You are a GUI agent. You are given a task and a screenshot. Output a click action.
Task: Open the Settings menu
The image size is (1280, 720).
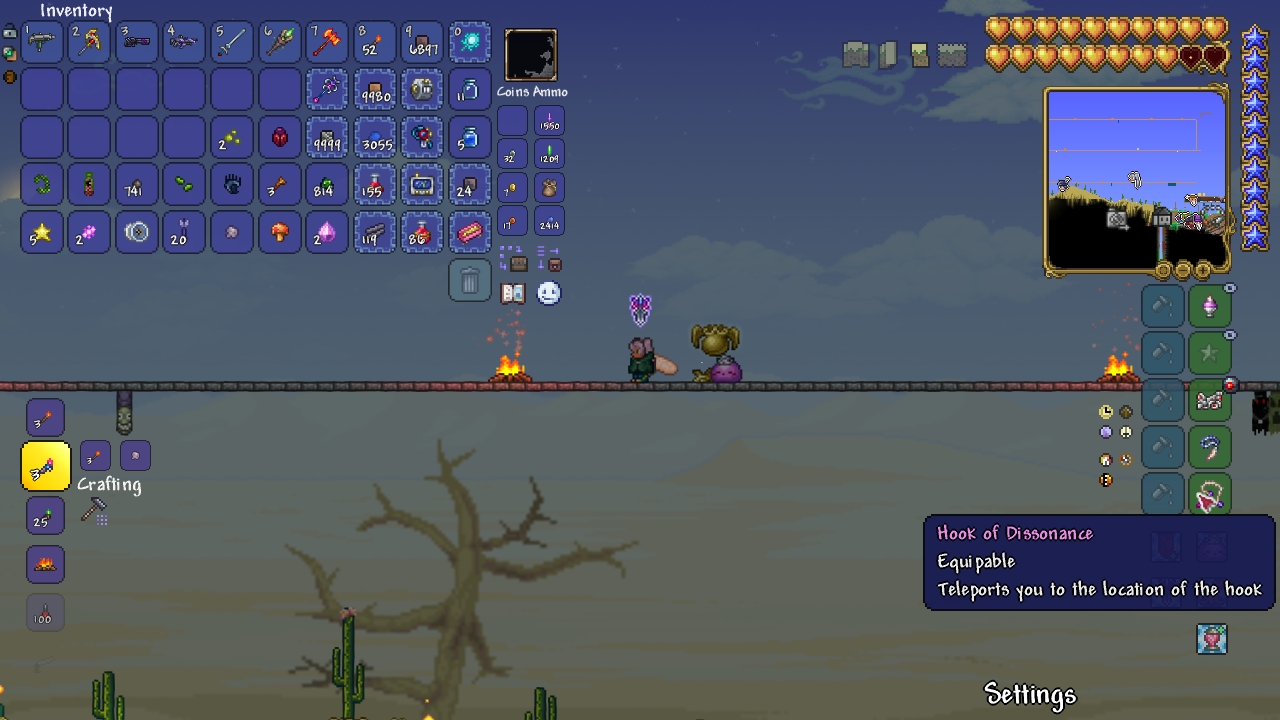click(1029, 694)
